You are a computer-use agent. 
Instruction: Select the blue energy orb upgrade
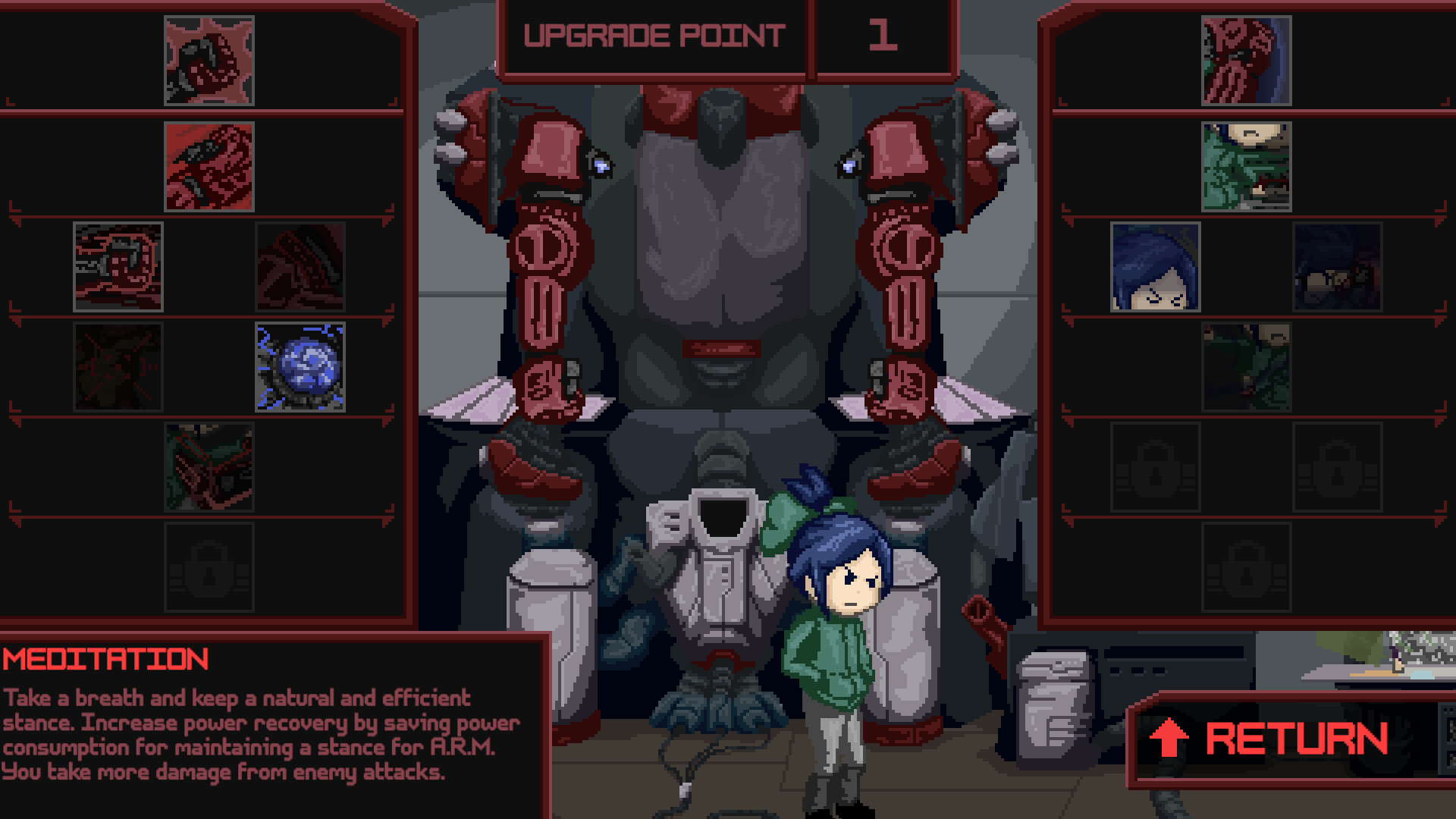tap(300, 366)
